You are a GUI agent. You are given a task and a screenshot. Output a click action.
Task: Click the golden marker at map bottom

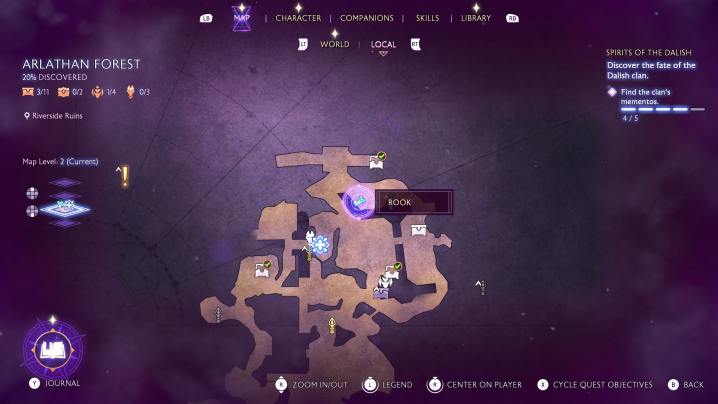[x=332, y=324]
